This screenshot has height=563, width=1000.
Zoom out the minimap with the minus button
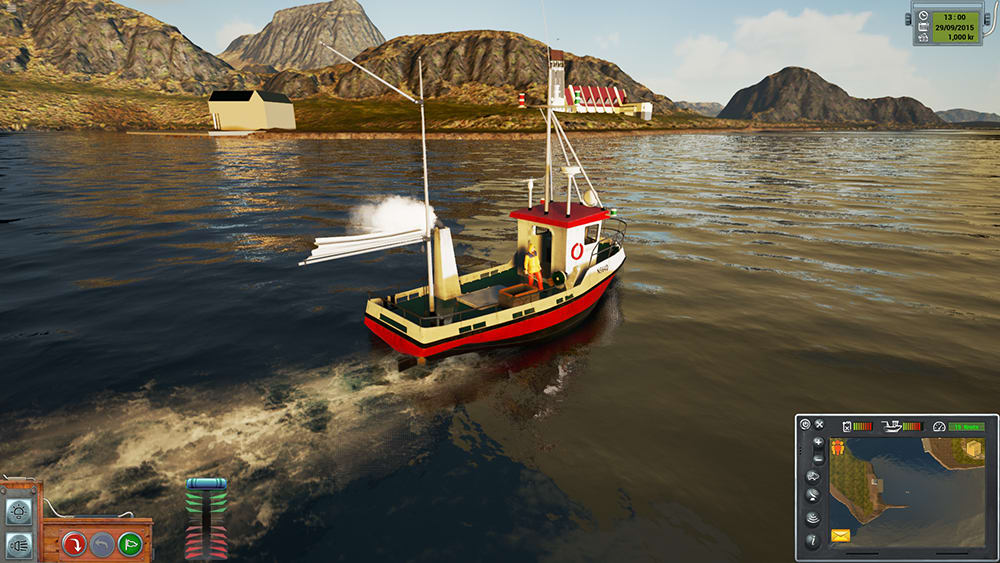[x=818, y=458]
